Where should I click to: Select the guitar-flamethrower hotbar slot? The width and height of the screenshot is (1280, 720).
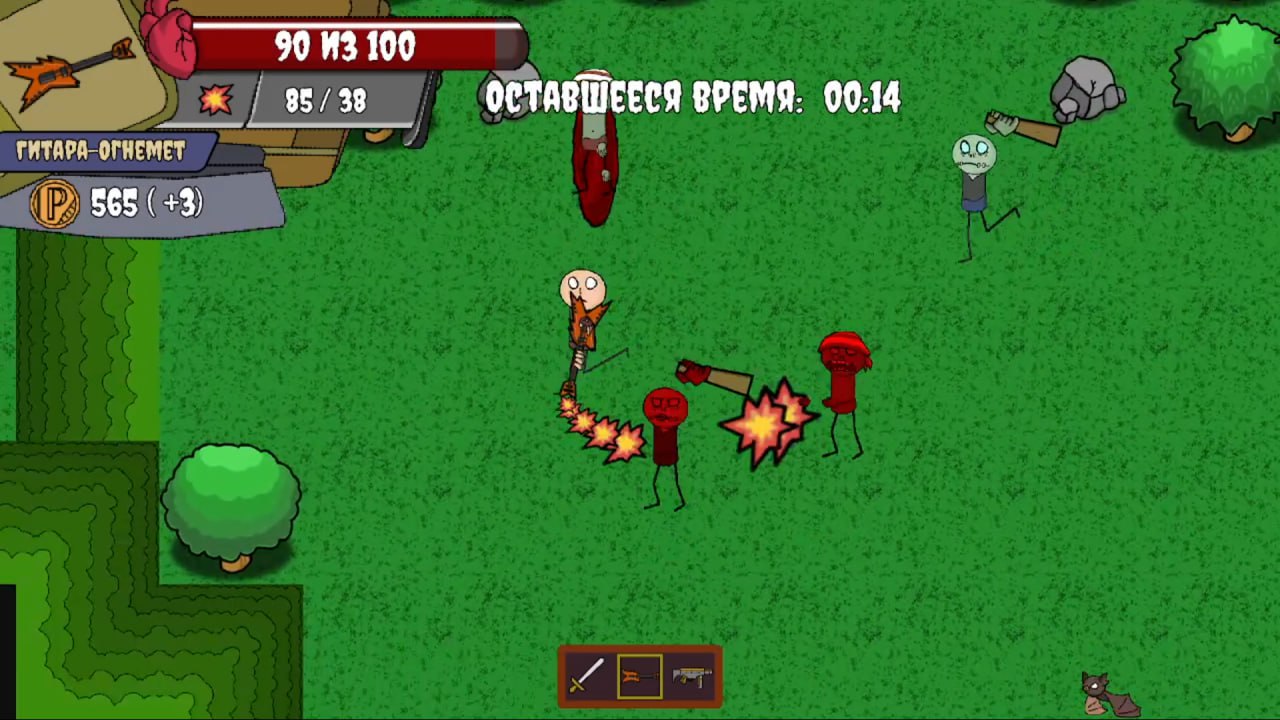(x=639, y=676)
